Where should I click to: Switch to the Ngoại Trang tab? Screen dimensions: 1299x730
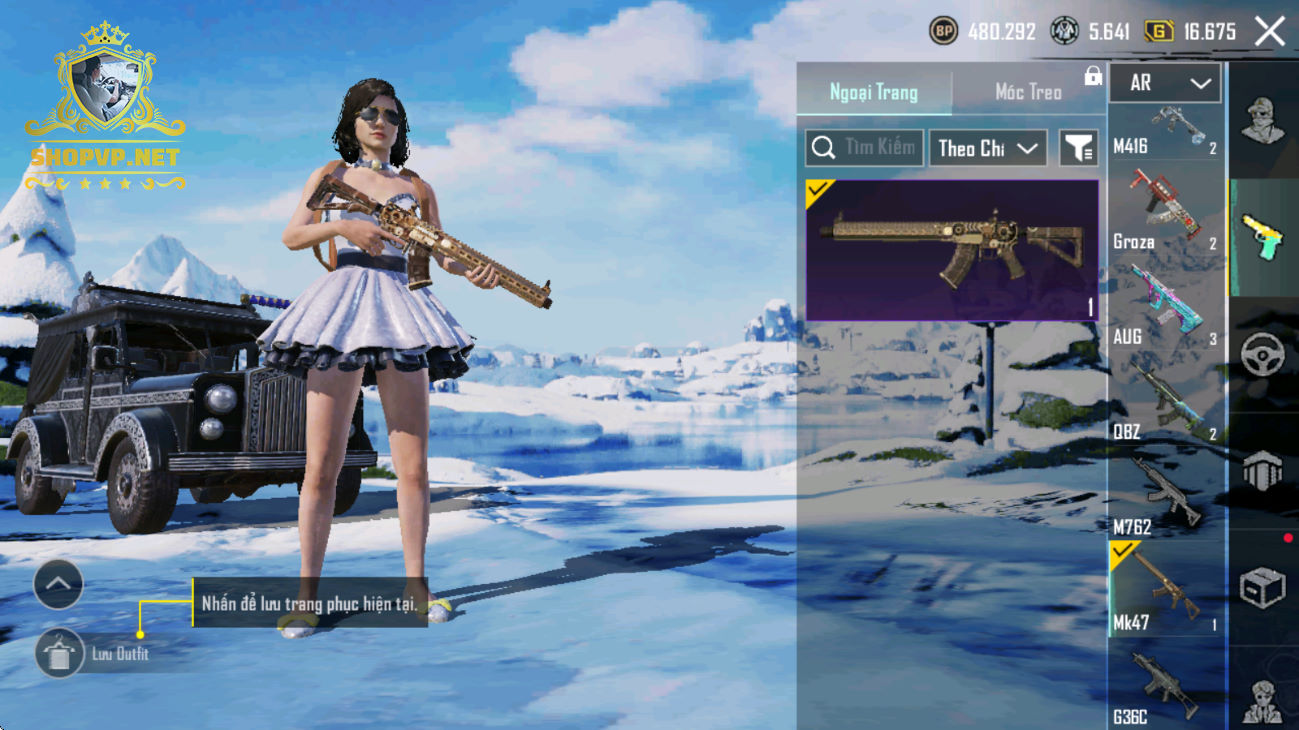pyautogui.click(x=873, y=92)
